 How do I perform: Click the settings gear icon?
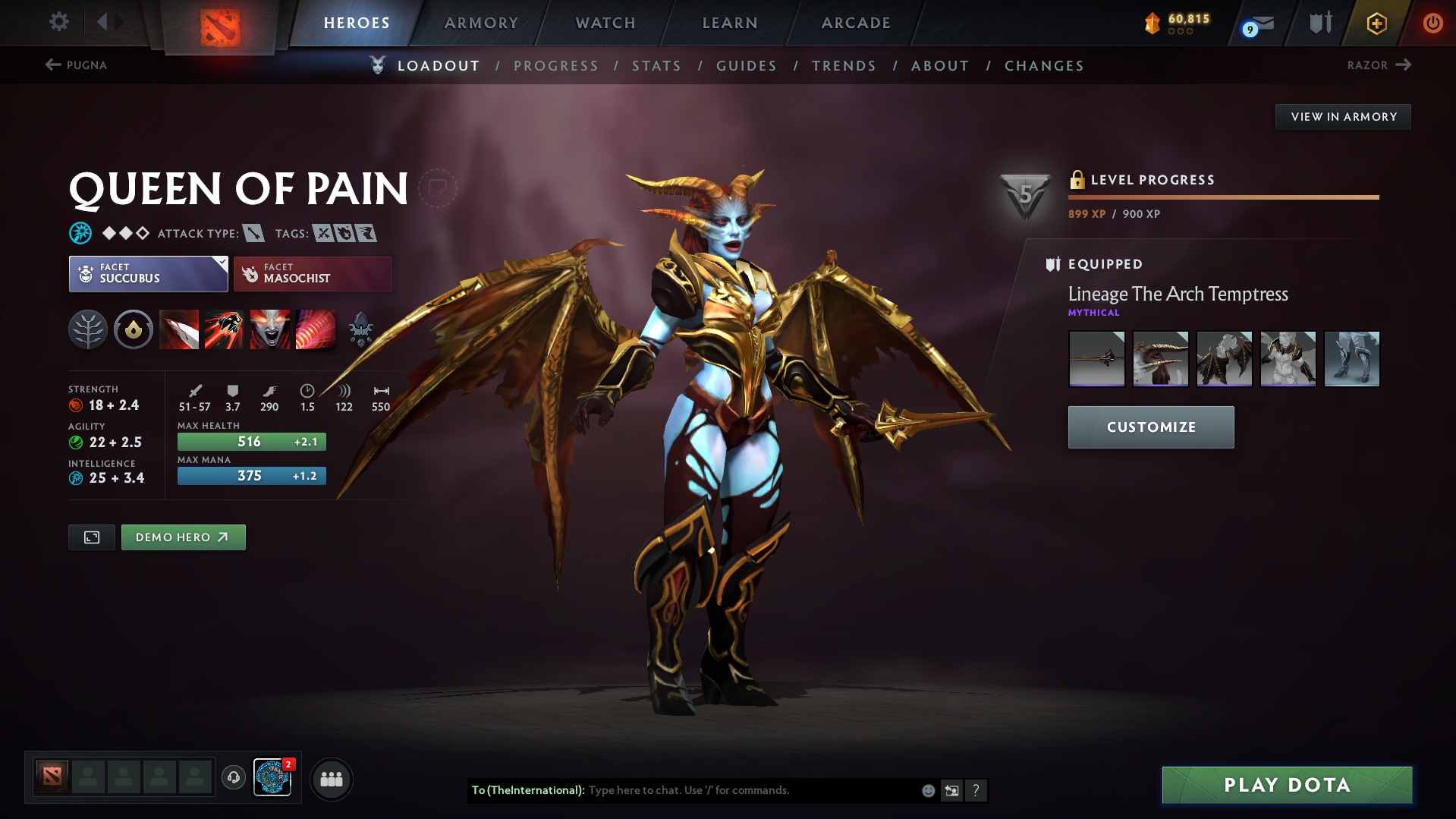pyautogui.click(x=58, y=23)
